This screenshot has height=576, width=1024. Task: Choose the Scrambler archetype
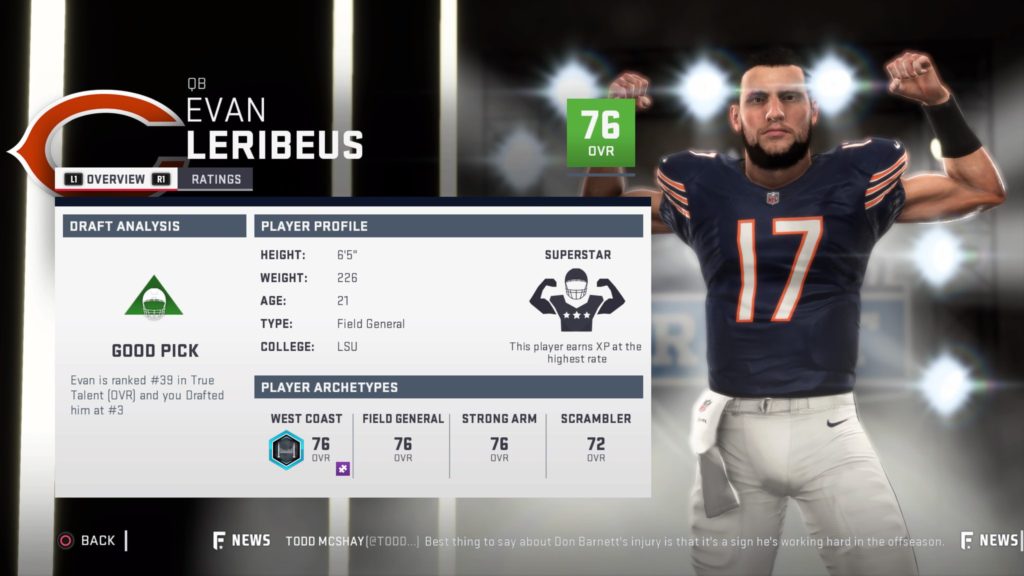coord(596,440)
